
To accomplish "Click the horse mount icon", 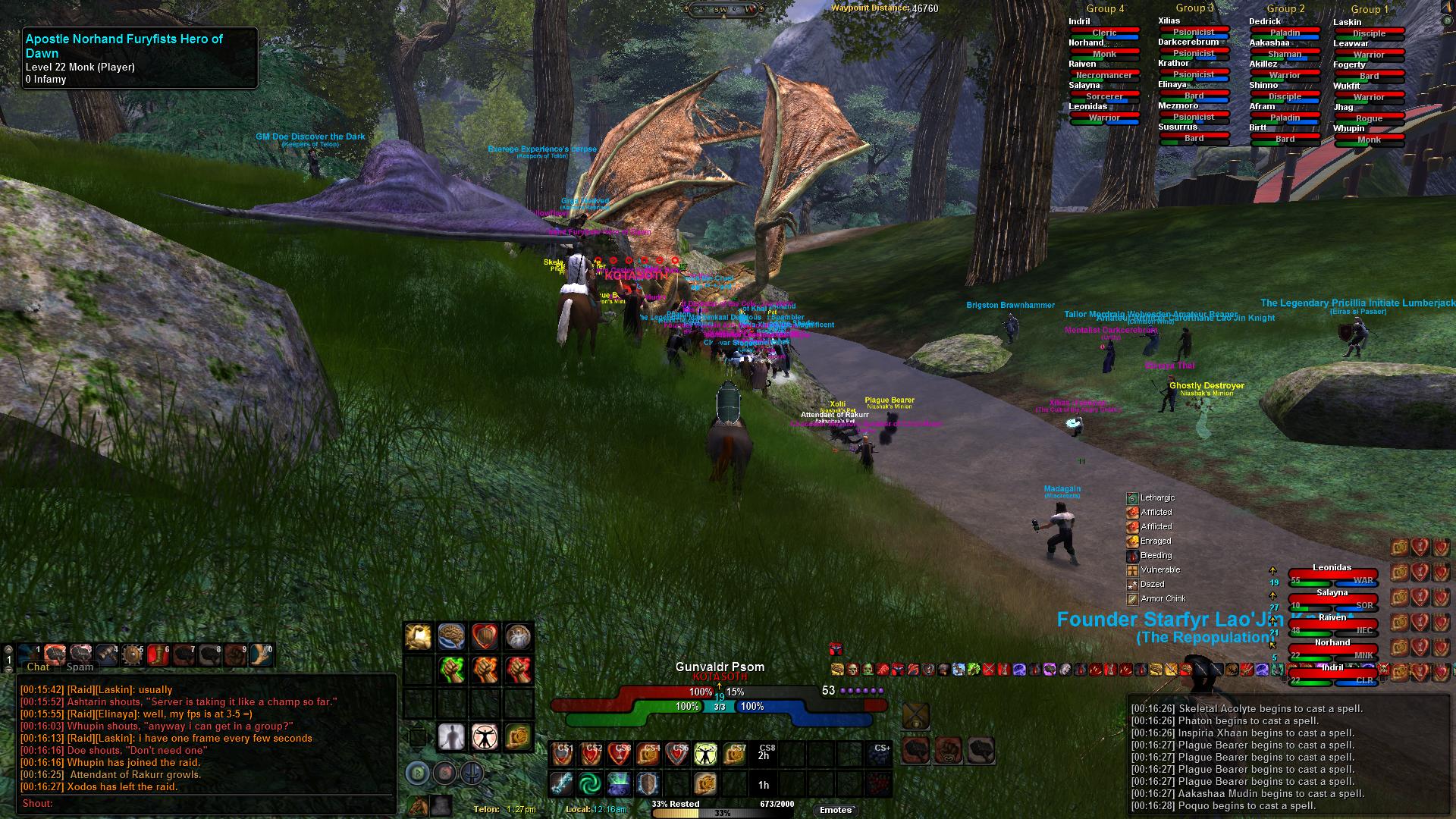I will (418, 805).
